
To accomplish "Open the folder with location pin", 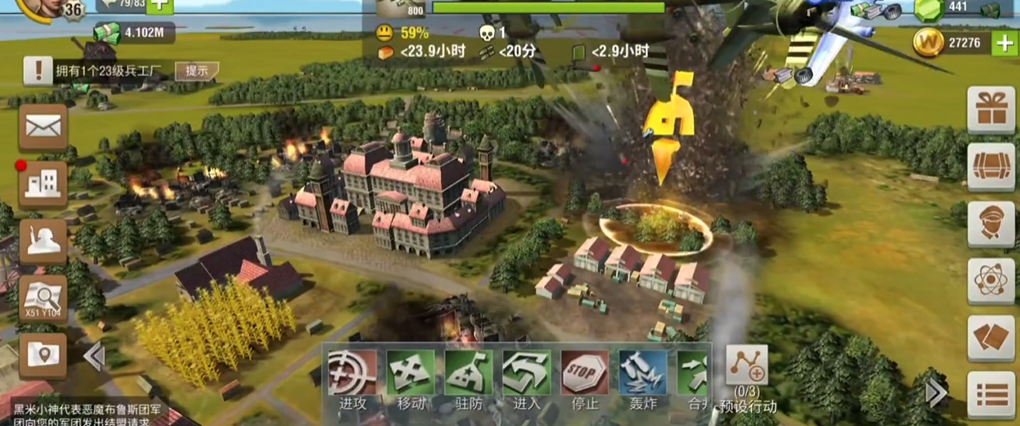I will pos(43,354).
